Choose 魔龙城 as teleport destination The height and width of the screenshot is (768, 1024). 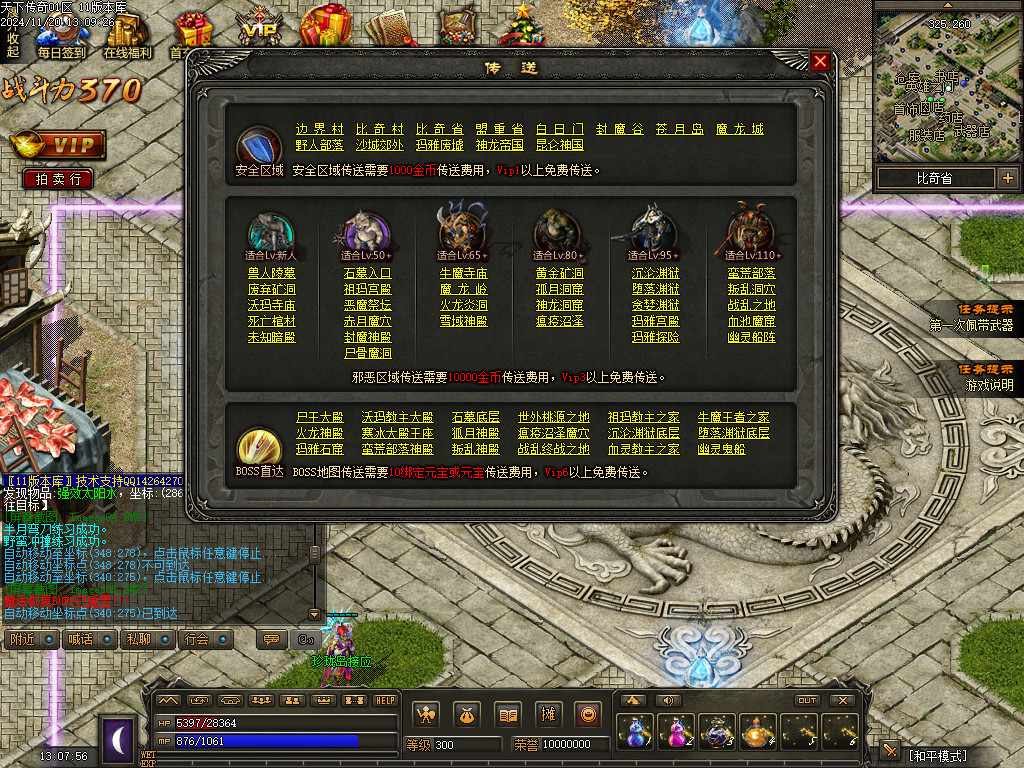[739, 129]
